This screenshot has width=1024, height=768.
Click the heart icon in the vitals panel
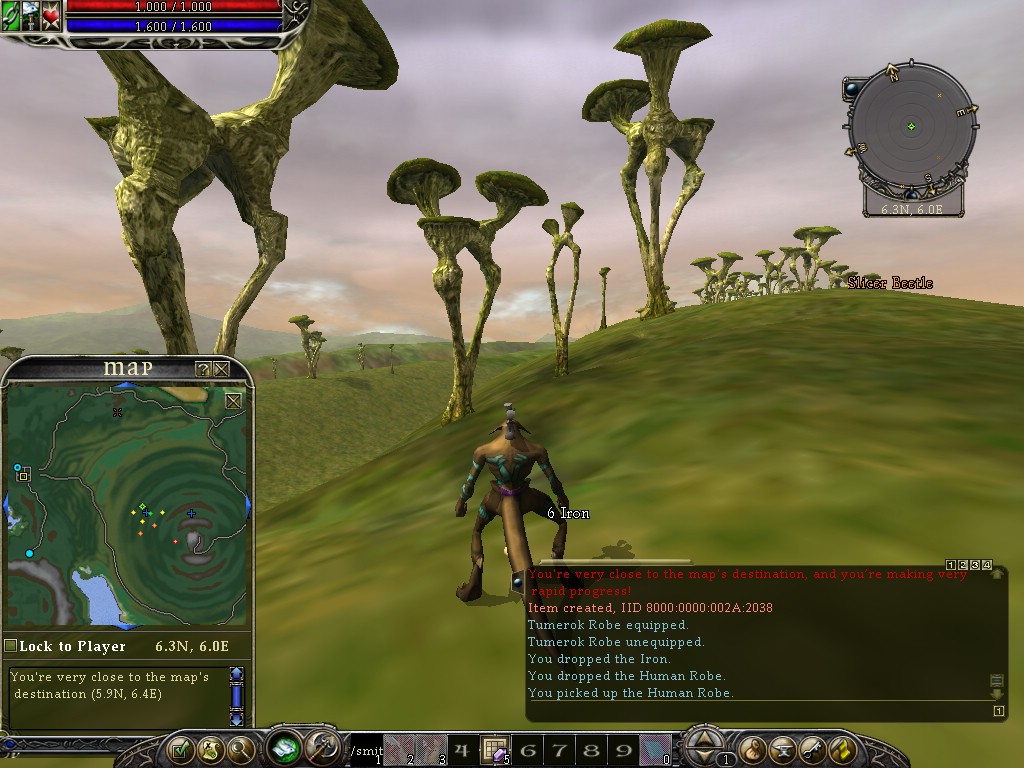[51, 17]
